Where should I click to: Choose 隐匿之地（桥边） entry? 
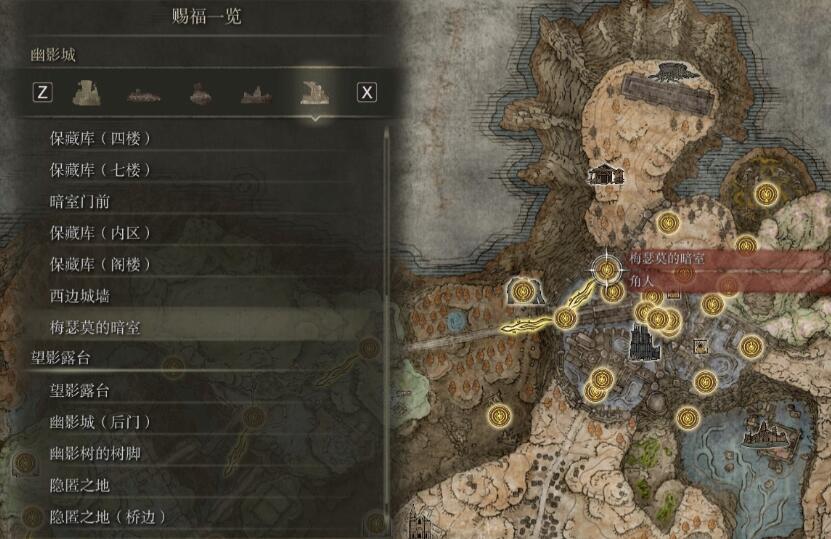coord(106,517)
